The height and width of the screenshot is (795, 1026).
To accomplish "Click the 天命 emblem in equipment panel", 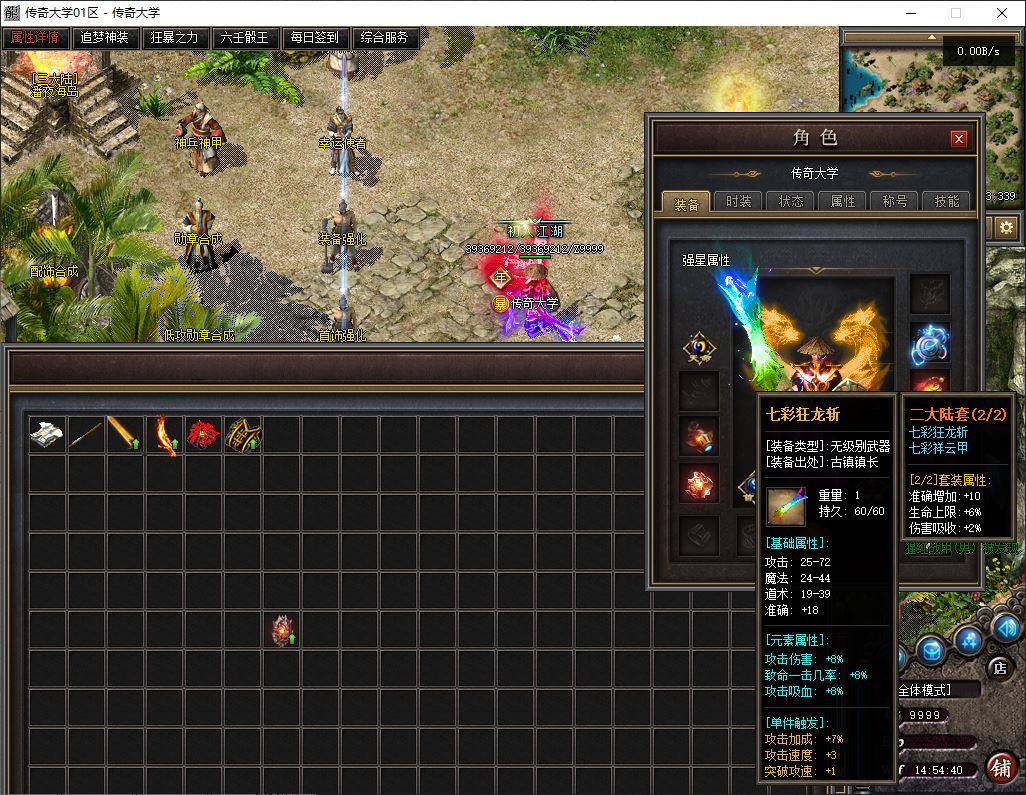I will (x=699, y=347).
